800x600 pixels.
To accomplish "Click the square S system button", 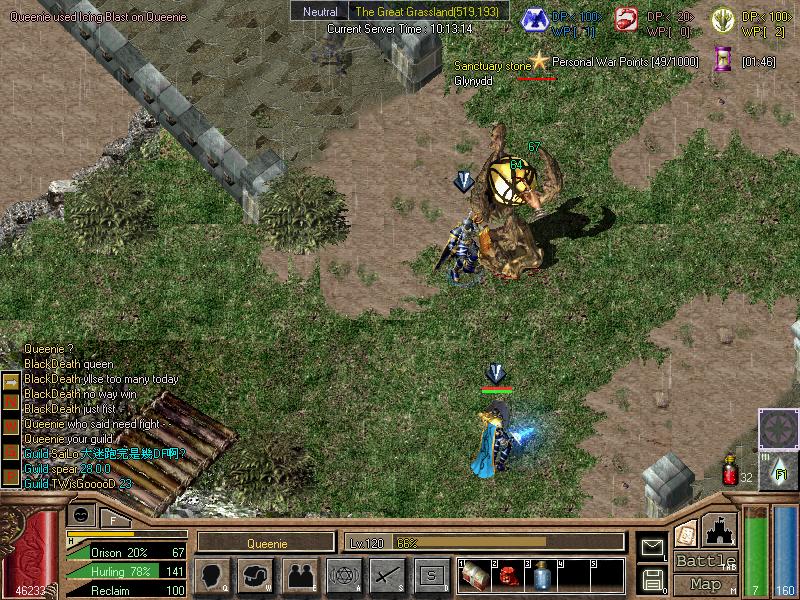I will 431,575.
